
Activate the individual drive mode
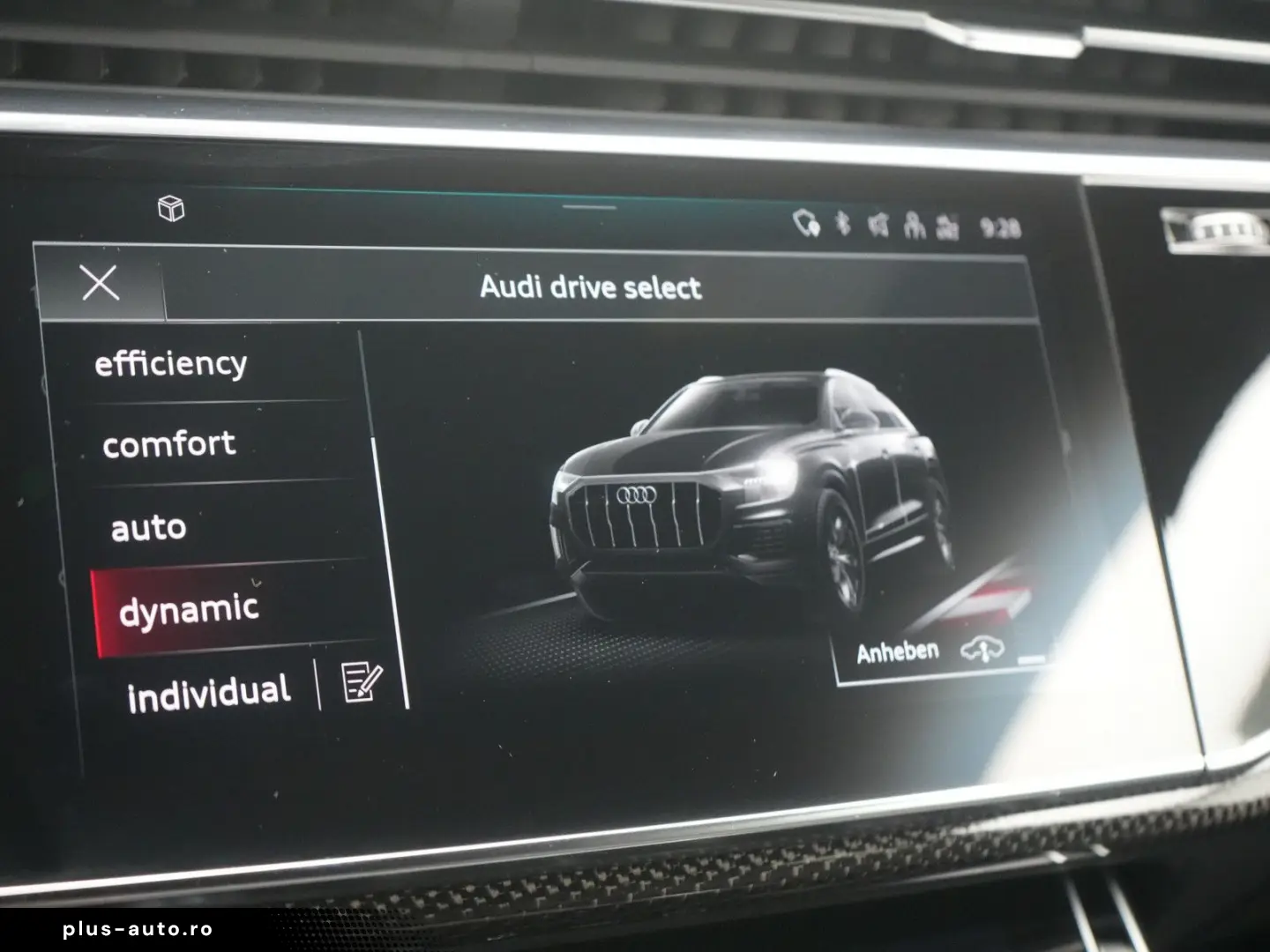209,691
